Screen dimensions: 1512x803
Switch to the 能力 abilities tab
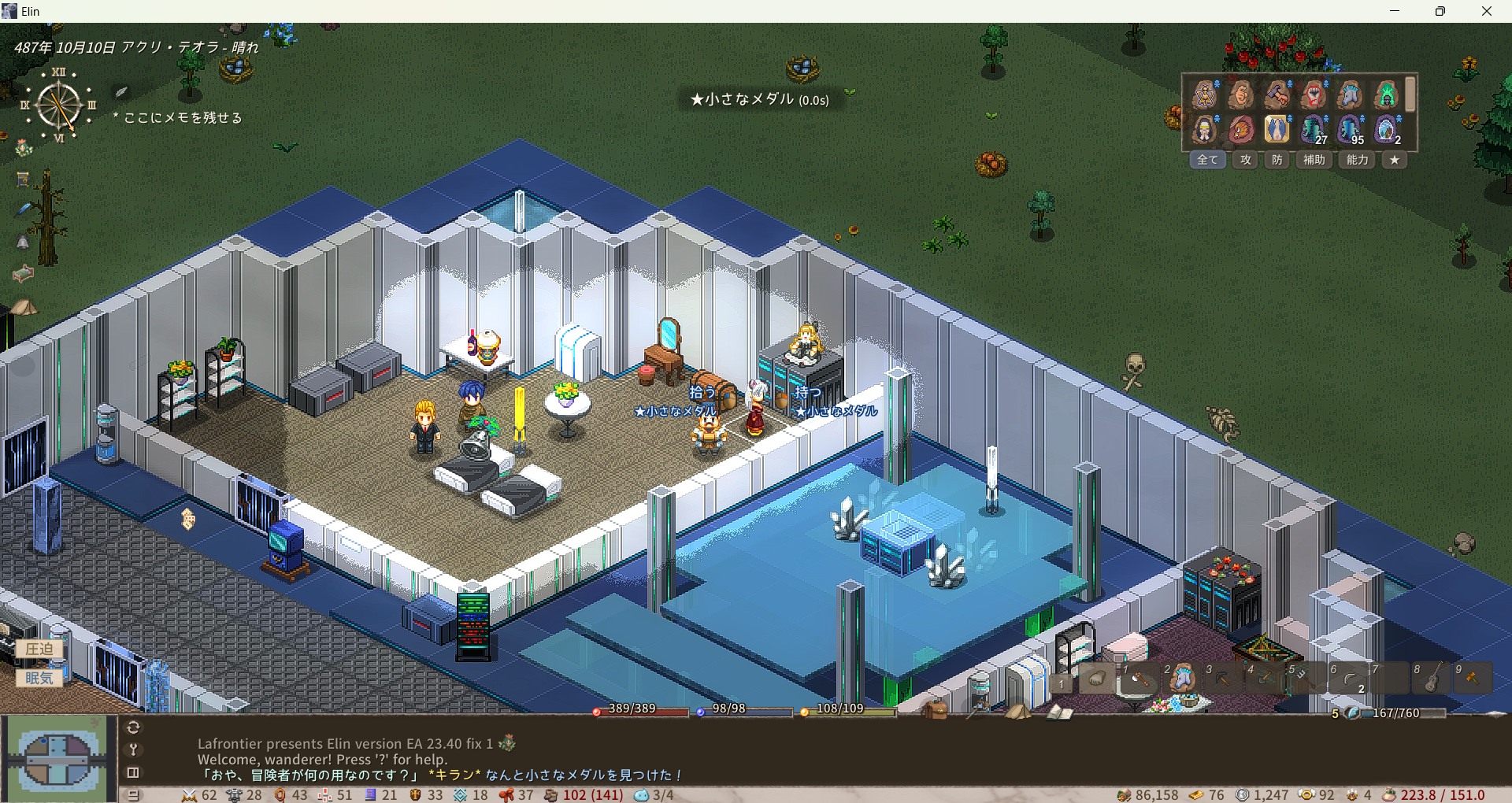pyautogui.click(x=1357, y=160)
